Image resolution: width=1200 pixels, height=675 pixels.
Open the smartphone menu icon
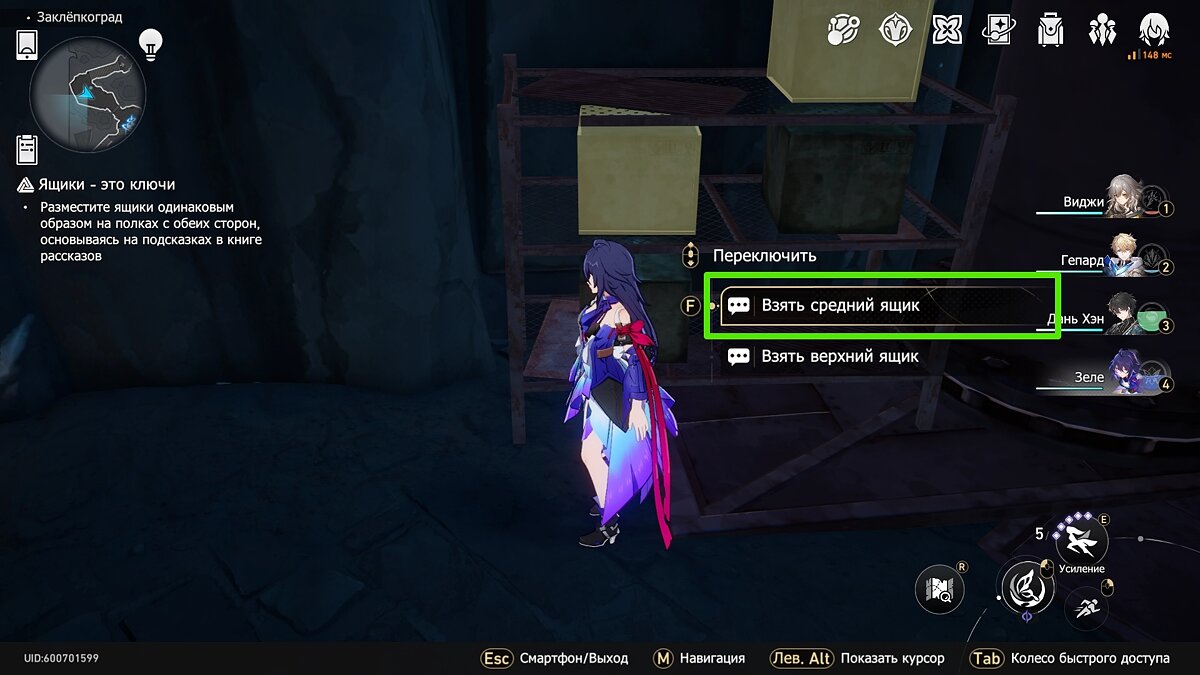[27, 45]
